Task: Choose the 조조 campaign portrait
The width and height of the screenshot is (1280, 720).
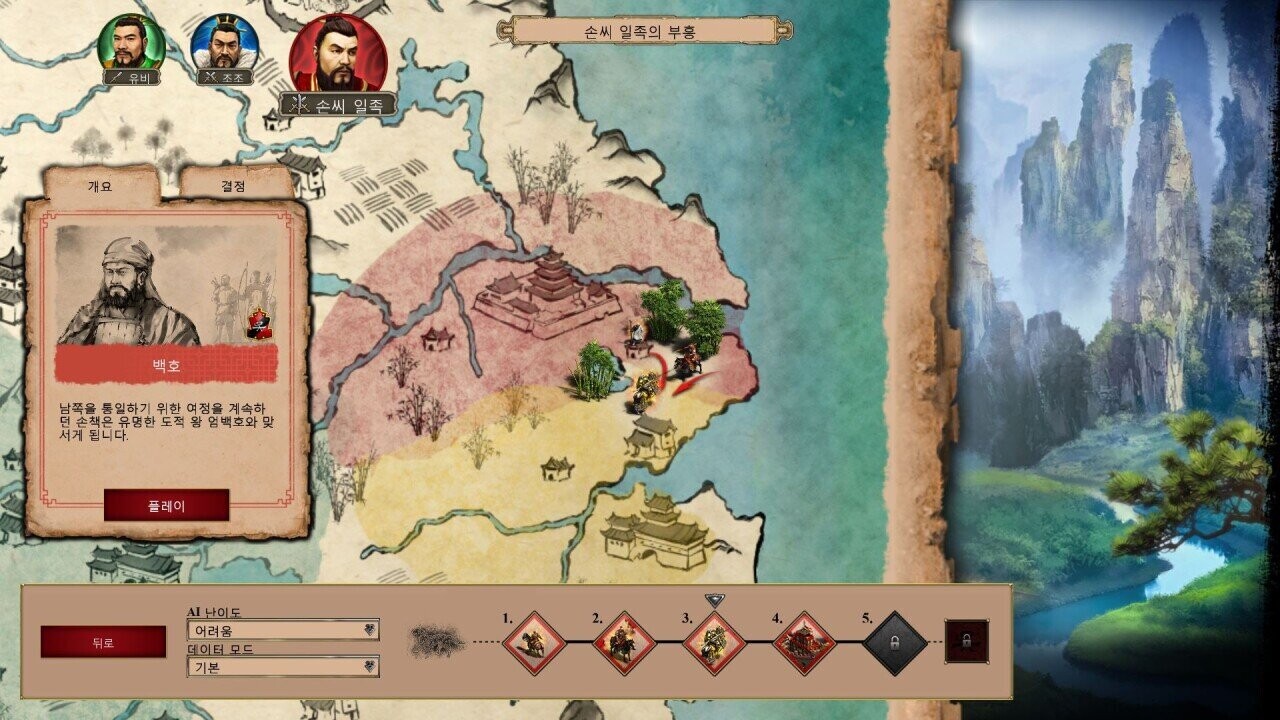Action: [x=224, y=43]
